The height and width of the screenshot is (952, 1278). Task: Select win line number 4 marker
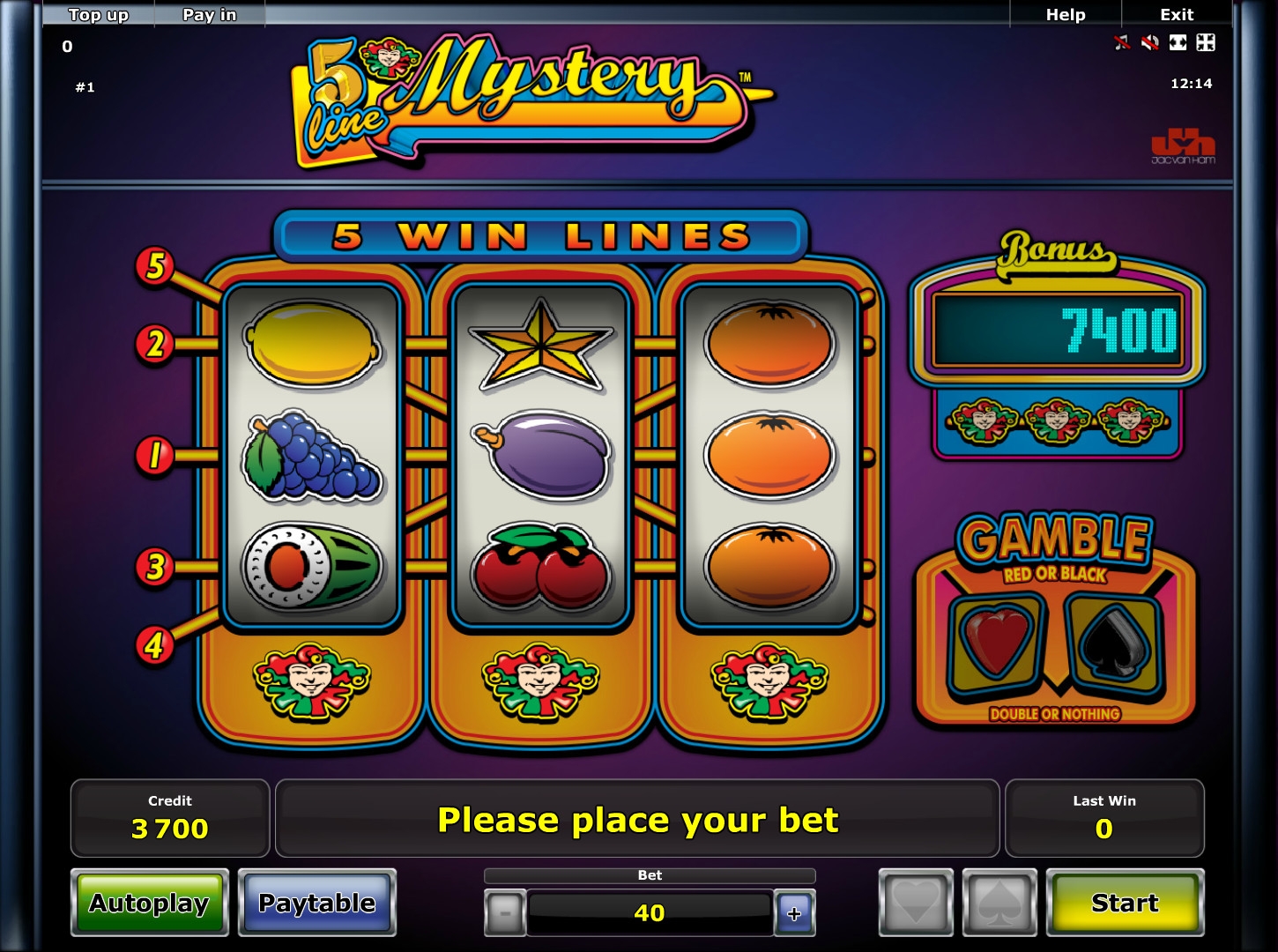pyautogui.click(x=155, y=646)
